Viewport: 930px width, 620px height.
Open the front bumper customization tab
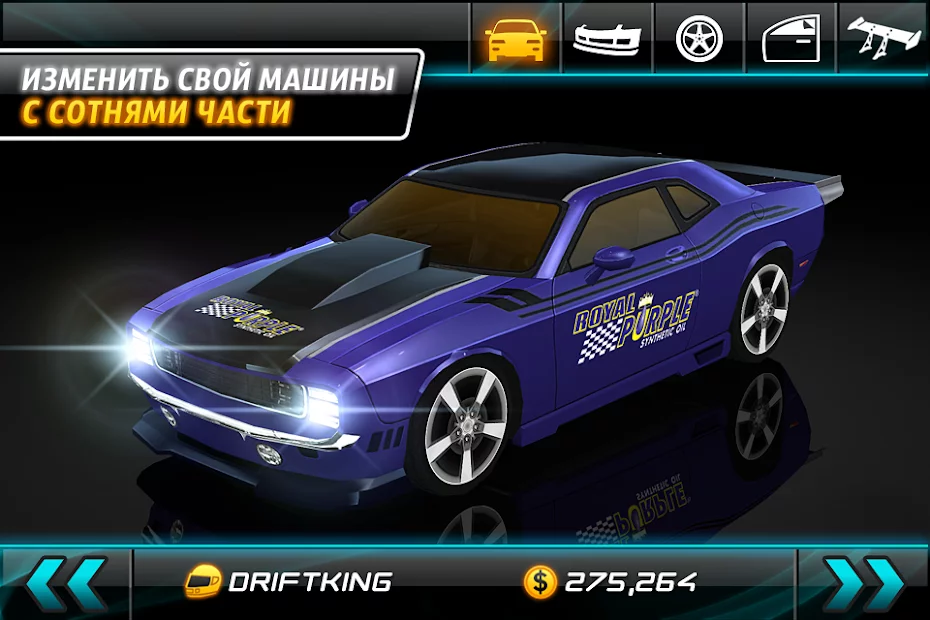[x=607, y=38]
